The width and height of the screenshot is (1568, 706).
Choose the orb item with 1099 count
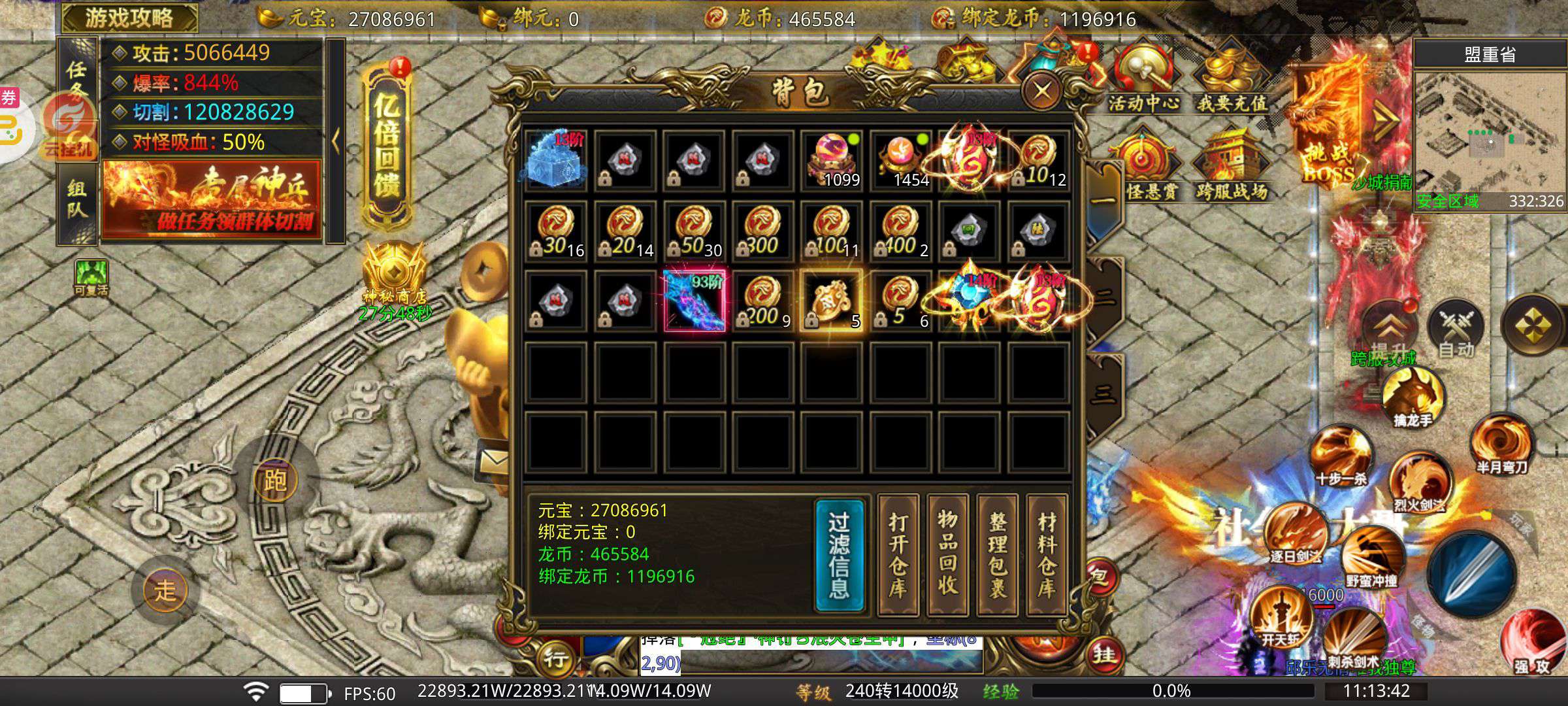pyautogui.click(x=832, y=160)
